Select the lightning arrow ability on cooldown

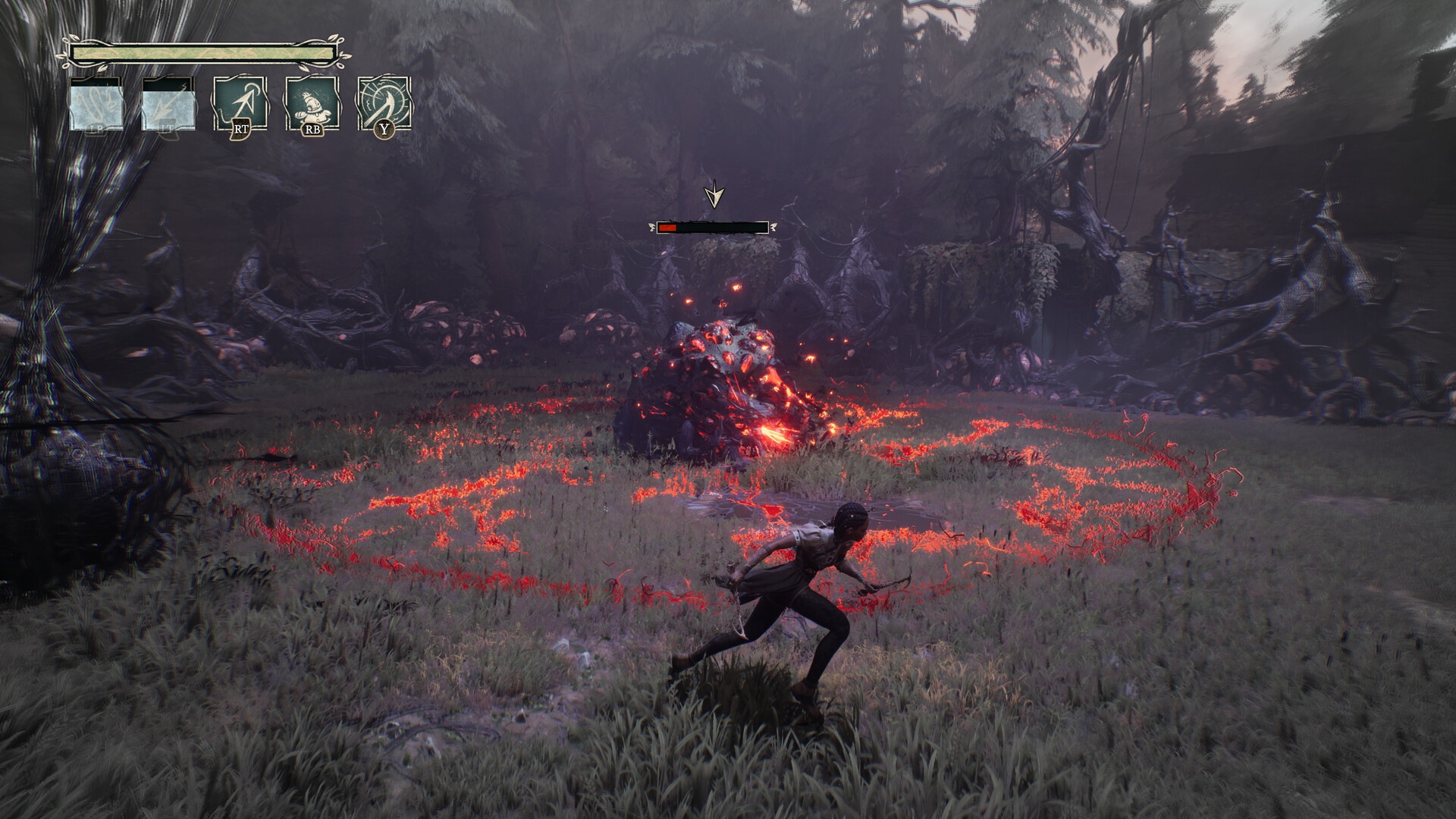(x=168, y=104)
